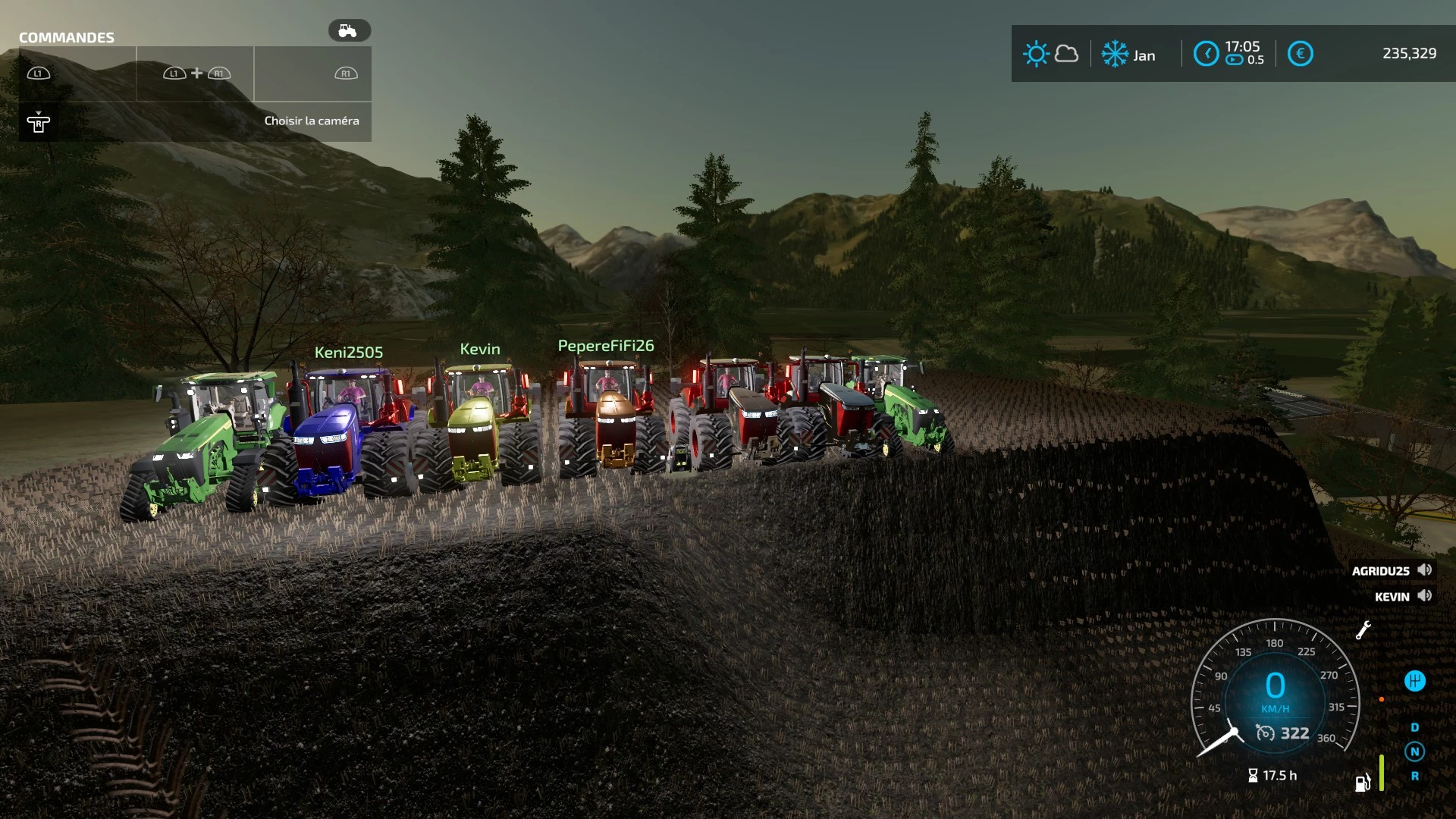Viewport: 1456px width, 819px height.
Task: Toggle the speaker icon beside AGRIDU25
Action: pyautogui.click(x=1425, y=570)
